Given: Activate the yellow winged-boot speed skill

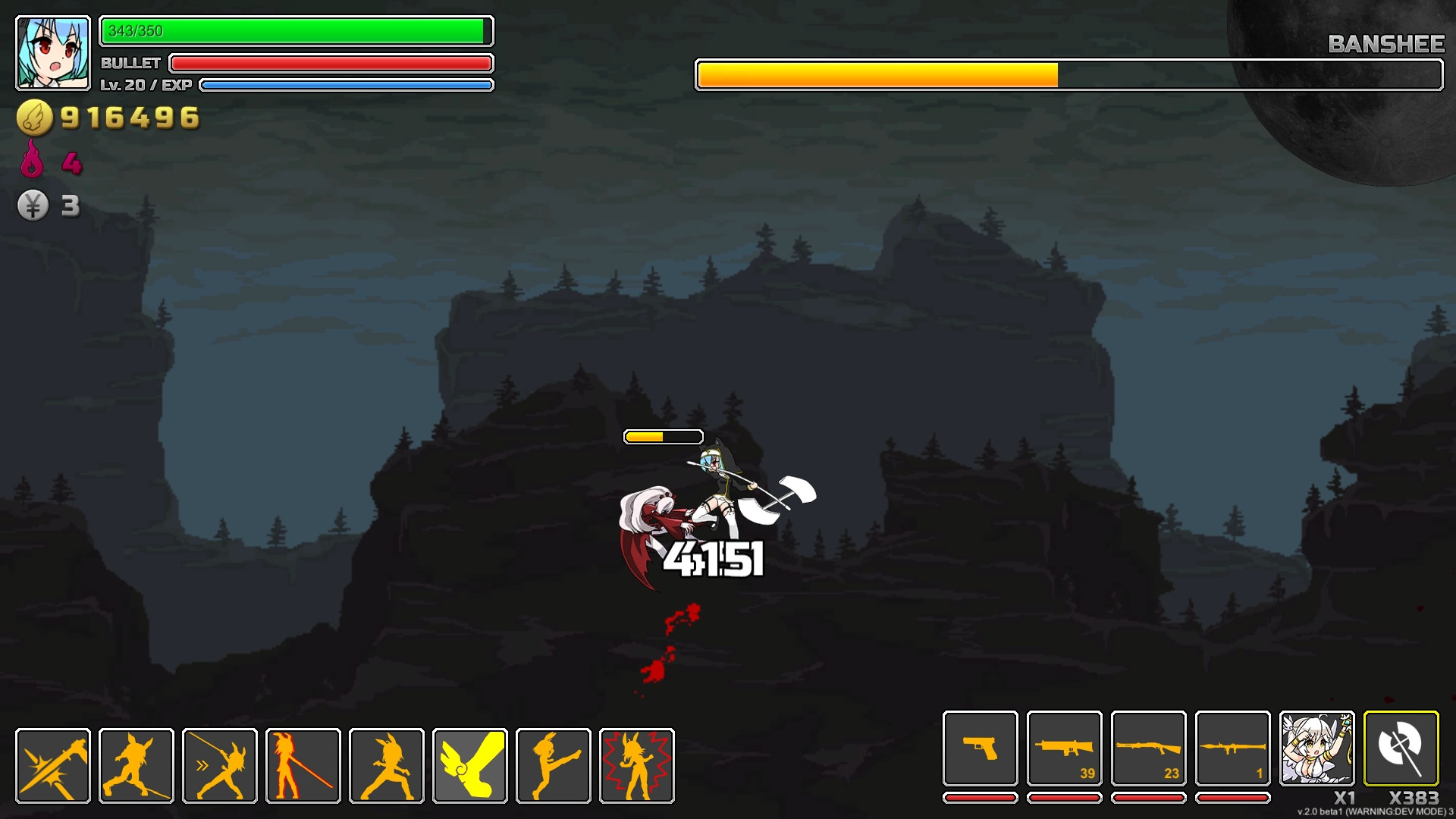Looking at the screenshot, I should coord(469,764).
